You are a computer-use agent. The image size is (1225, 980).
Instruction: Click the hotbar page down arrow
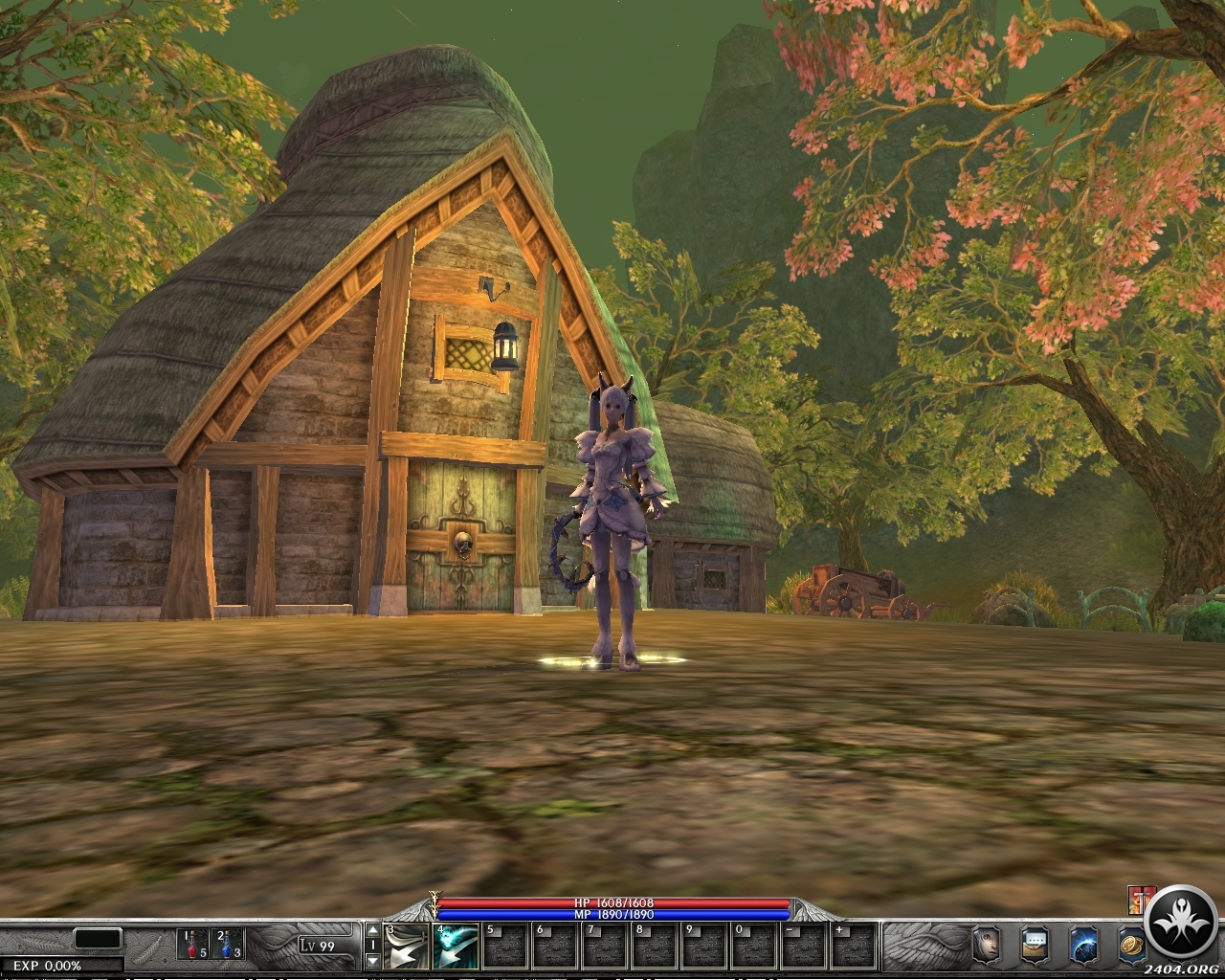point(373,961)
